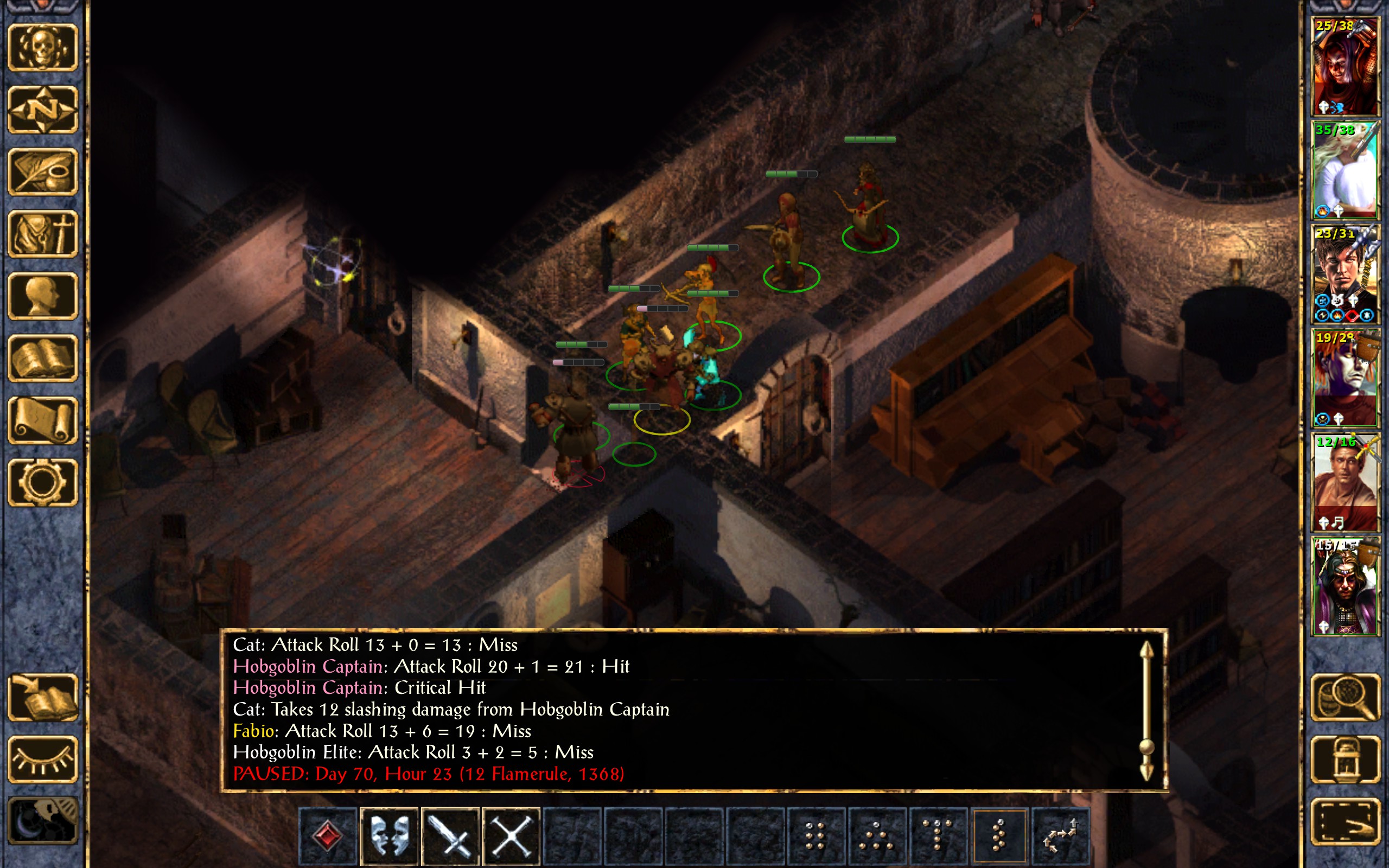Toggle the closed-eye highlight button
Image resolution: width=1389 pixels, height=868 pixels.
point(42,759)
